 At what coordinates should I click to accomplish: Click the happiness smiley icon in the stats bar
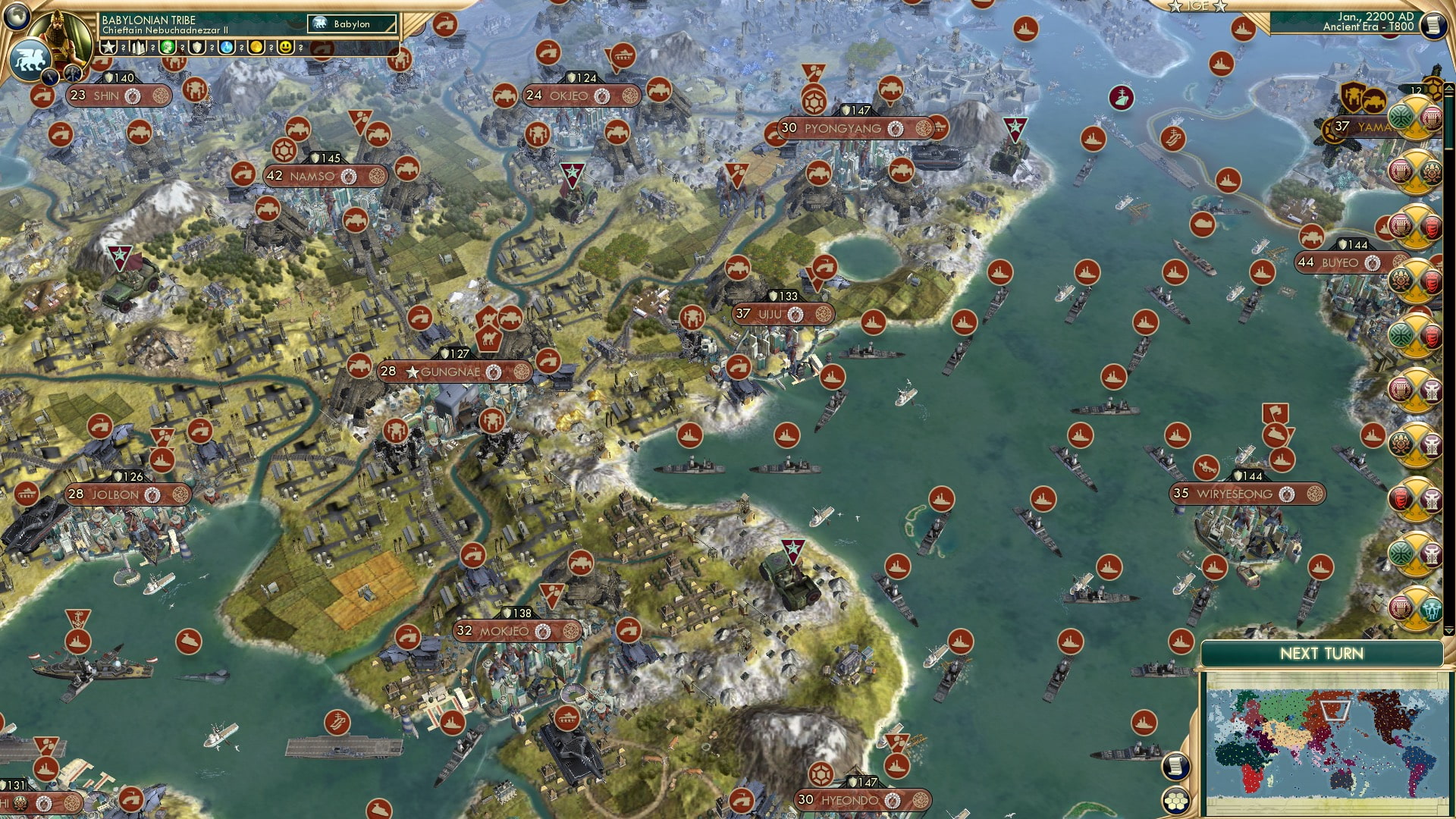click(285, 47)
